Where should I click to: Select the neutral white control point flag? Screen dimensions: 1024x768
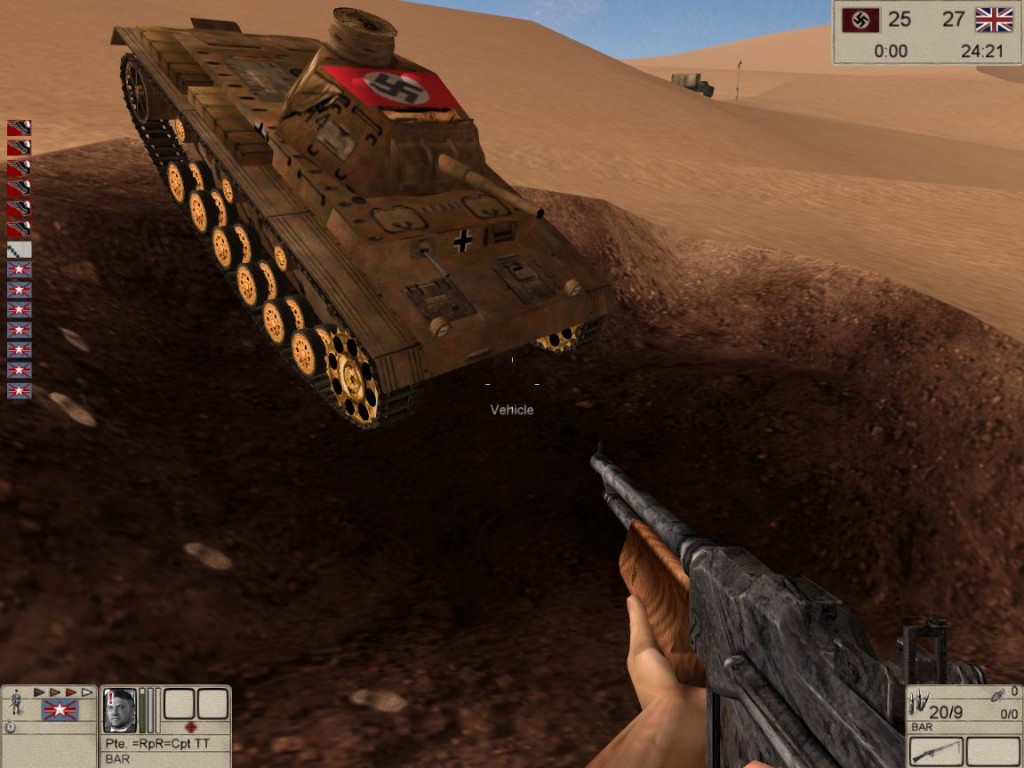[19, 249]
